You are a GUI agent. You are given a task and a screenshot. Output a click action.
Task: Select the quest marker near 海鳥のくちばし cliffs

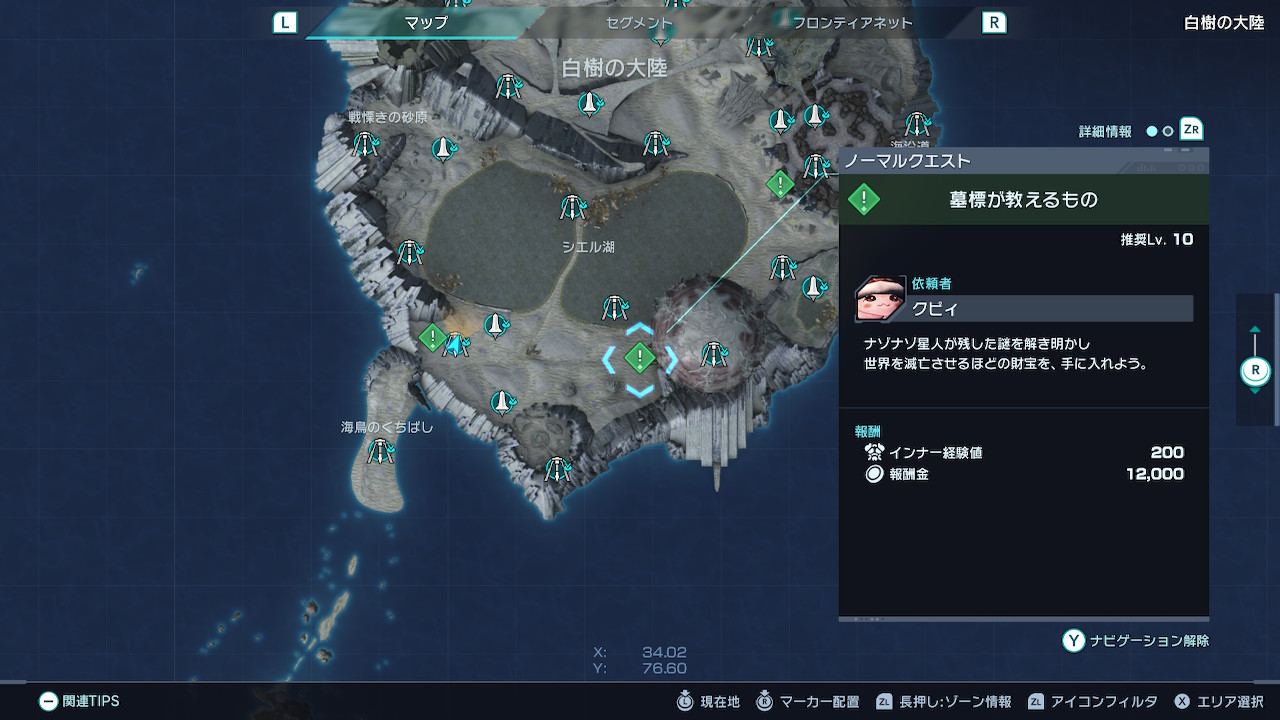(x=432, y=337)
